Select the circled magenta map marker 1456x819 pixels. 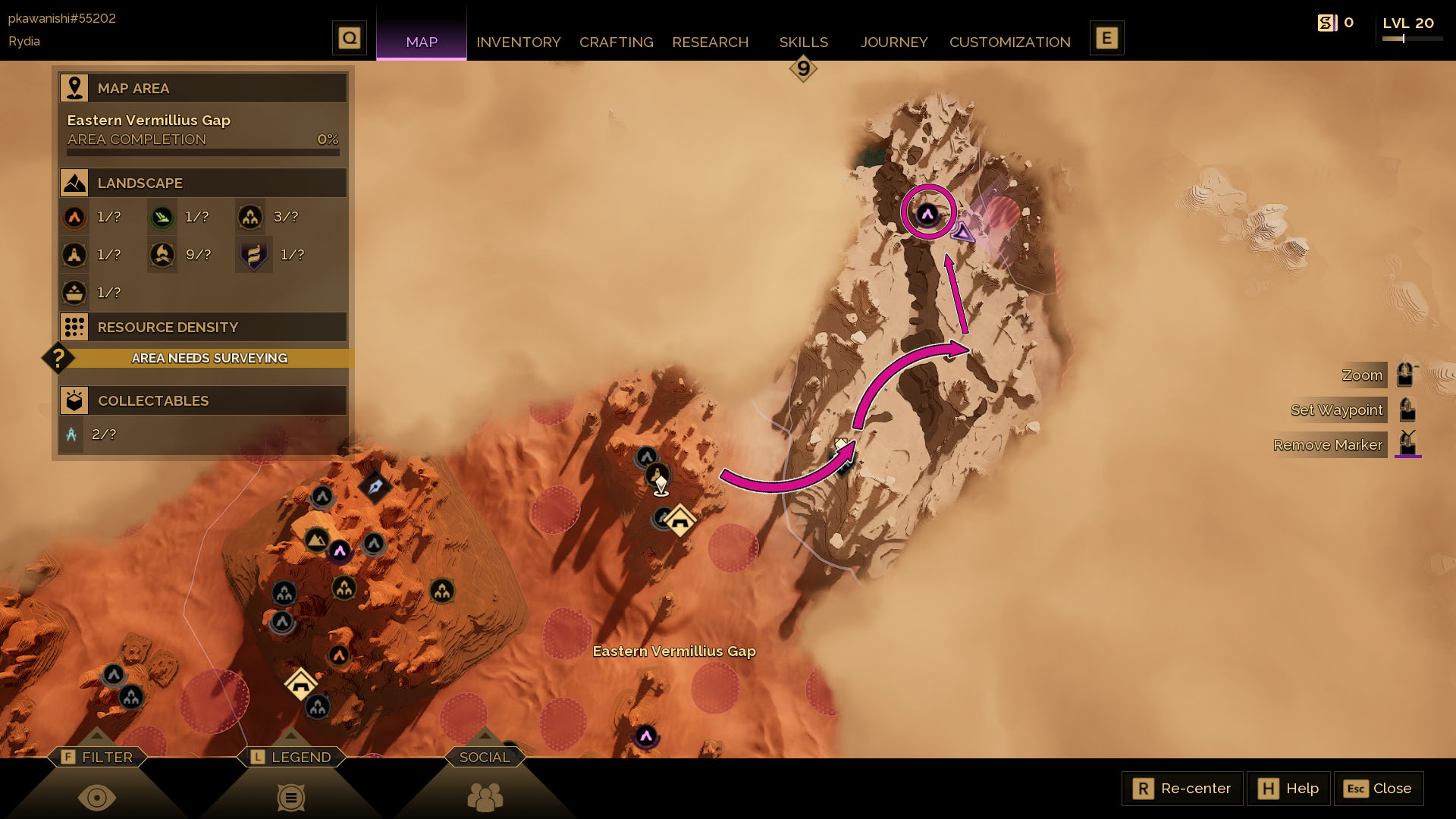pyautogui.click(x=927, y=214)
